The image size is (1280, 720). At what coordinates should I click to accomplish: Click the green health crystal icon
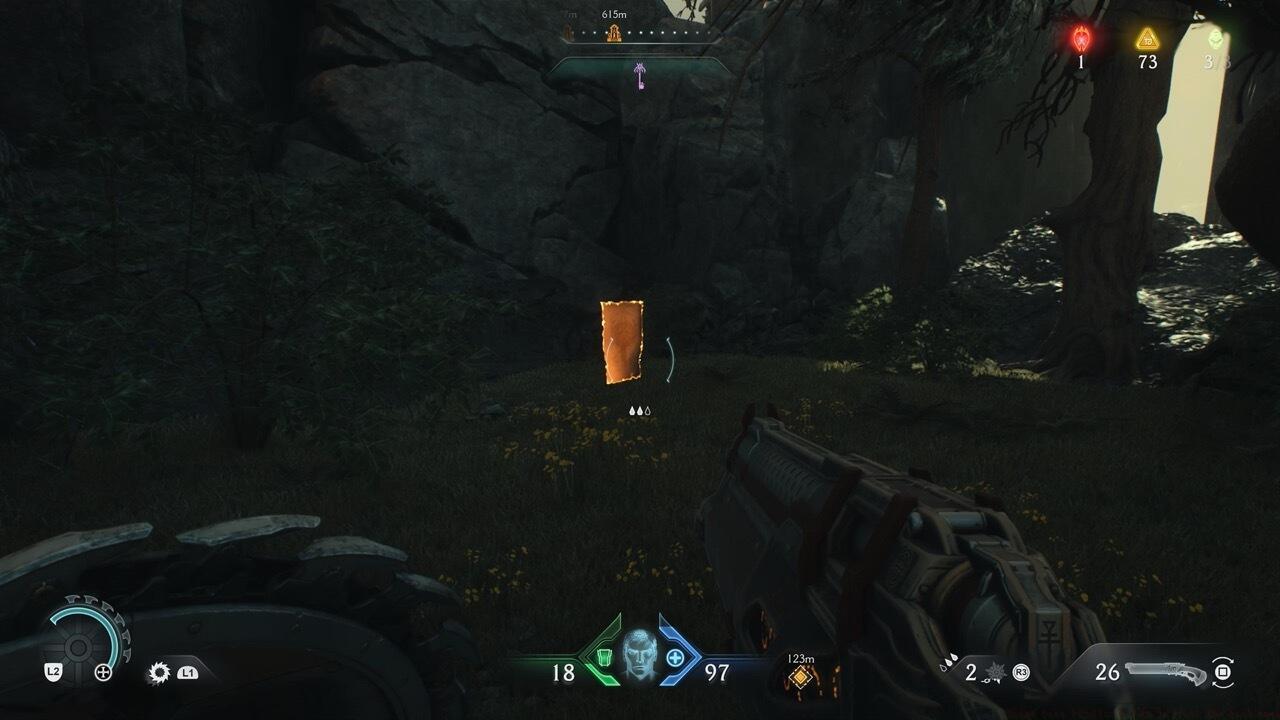coord(603,657)
